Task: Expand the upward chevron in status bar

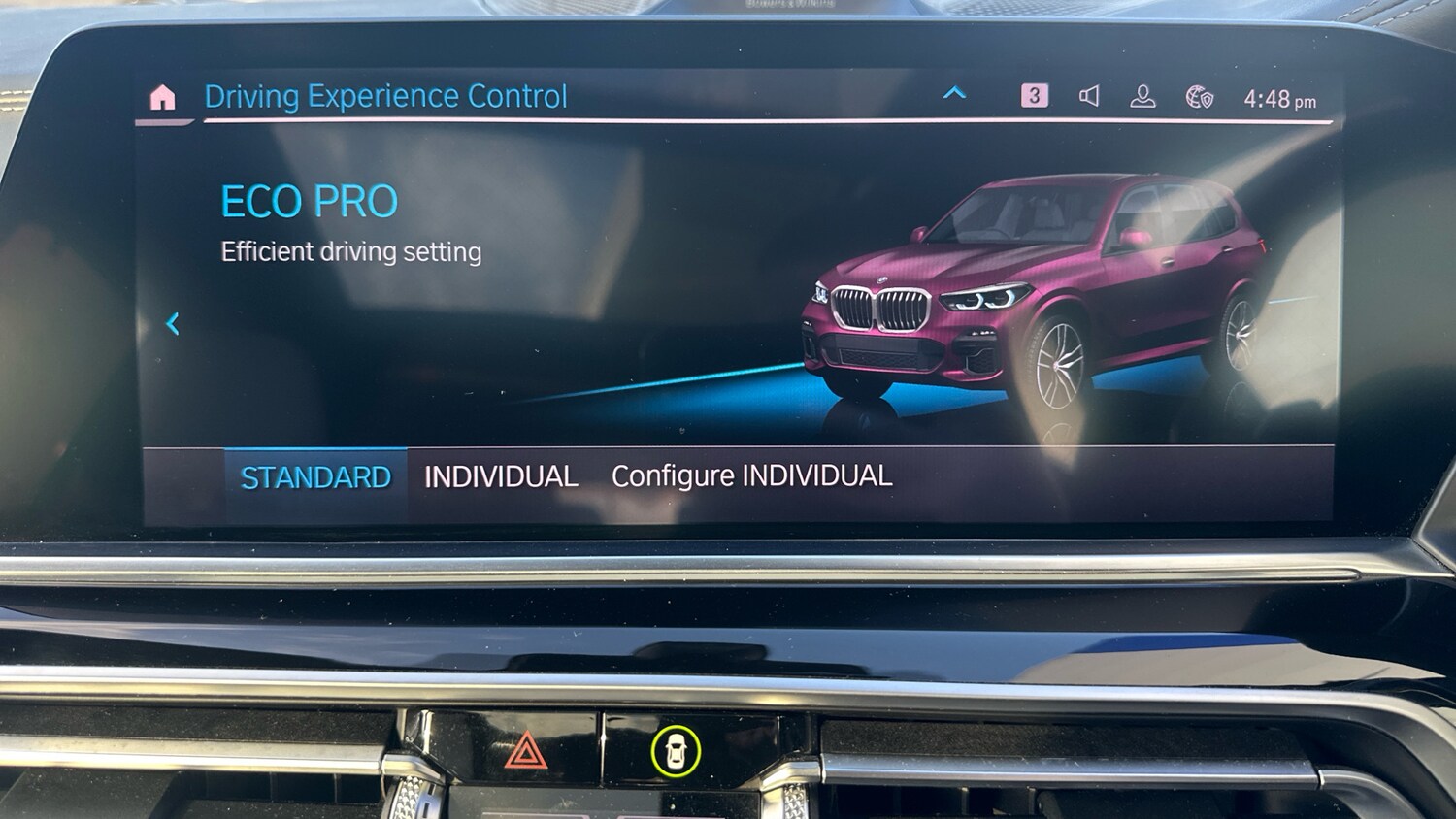Action: [954, 94]
